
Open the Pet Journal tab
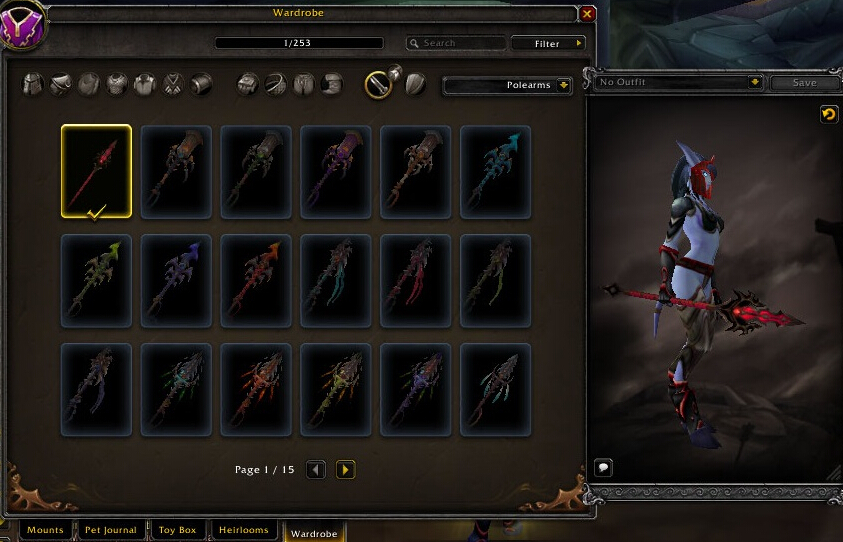[x=110, y=530]
